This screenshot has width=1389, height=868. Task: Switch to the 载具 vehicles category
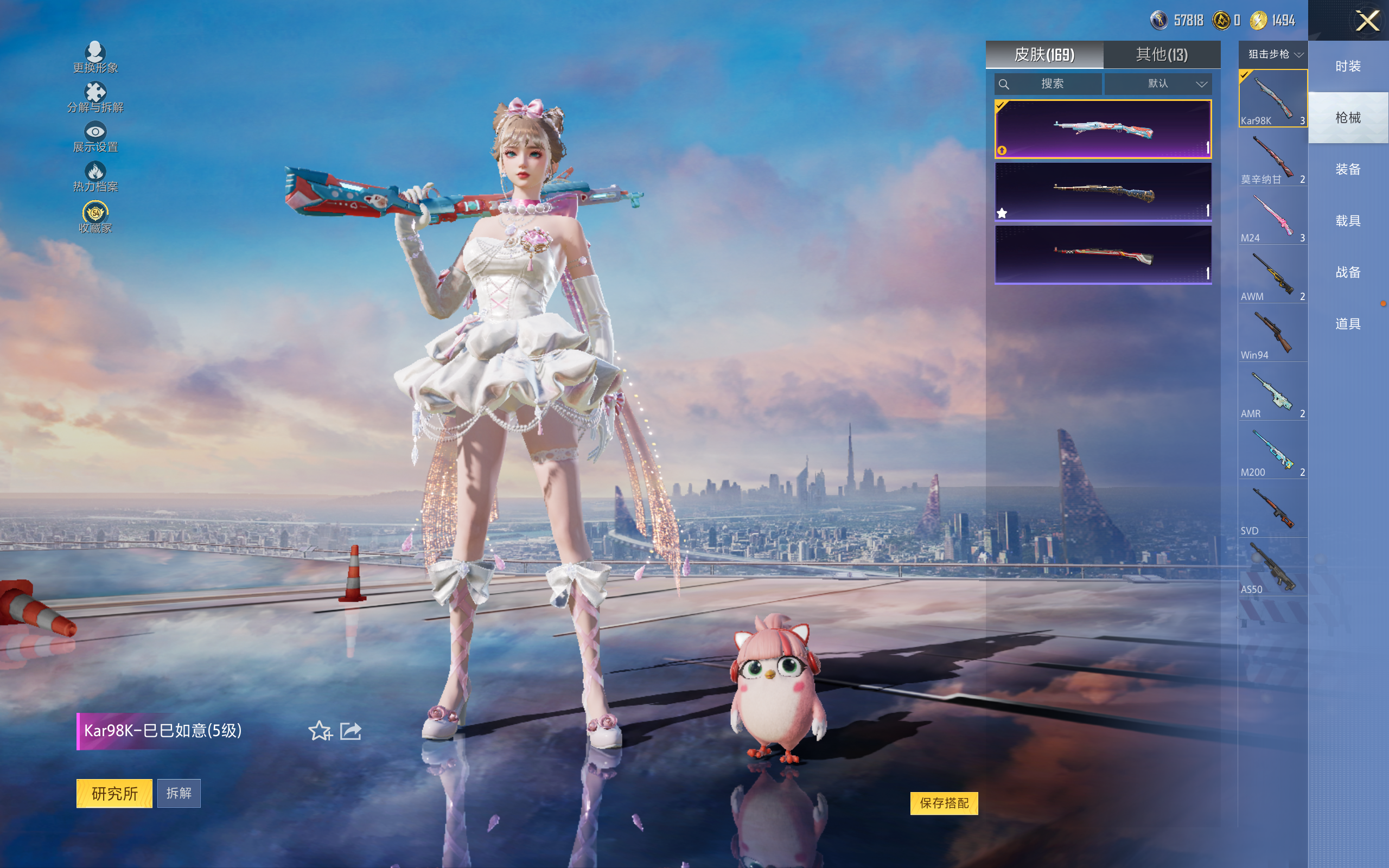pos(1348,220)
